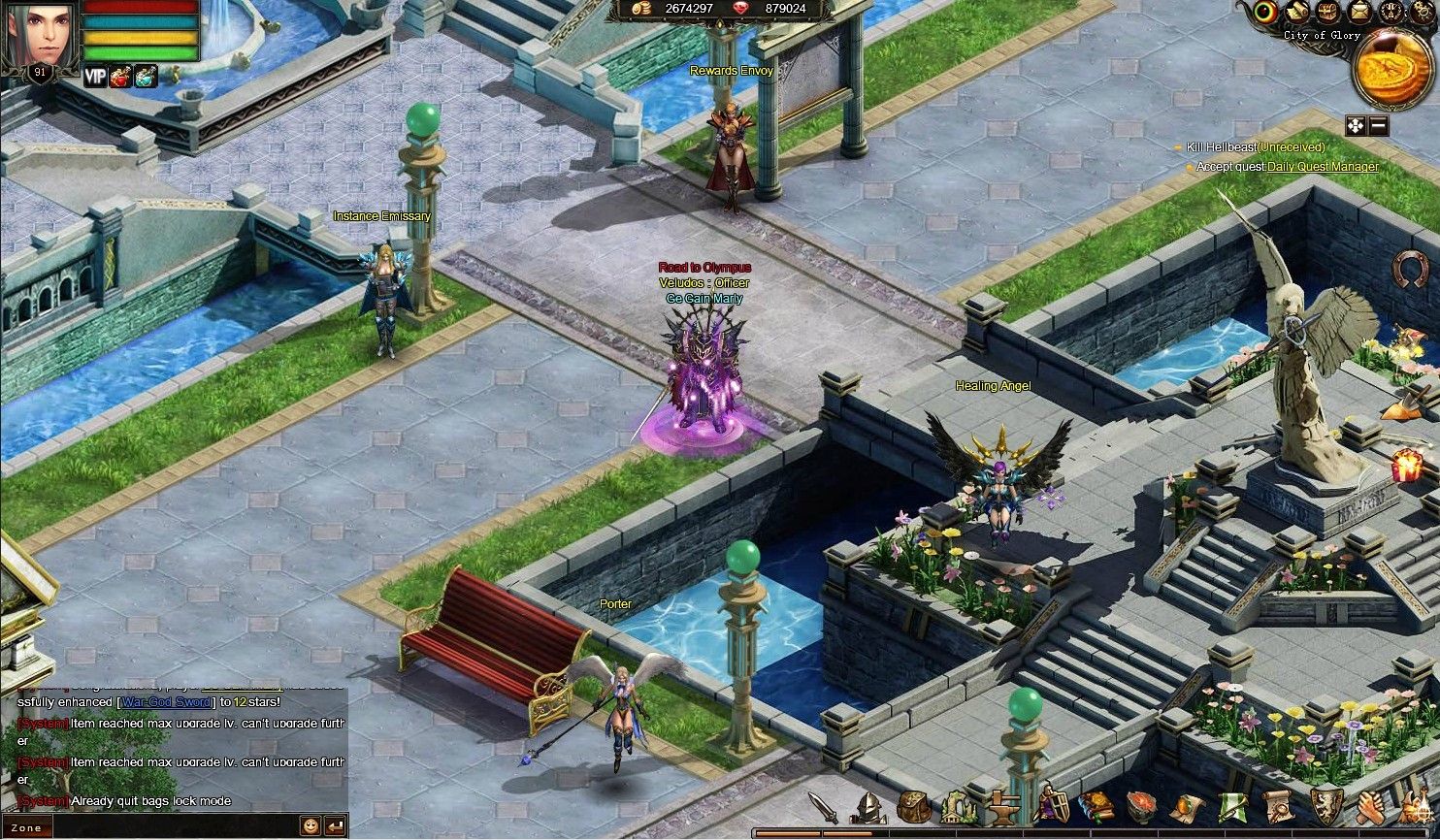Image resolution: width=1440 pixels, height=840 pixels.
Task: Click the Daily Quest Manager link
Action: [1323, 167]
